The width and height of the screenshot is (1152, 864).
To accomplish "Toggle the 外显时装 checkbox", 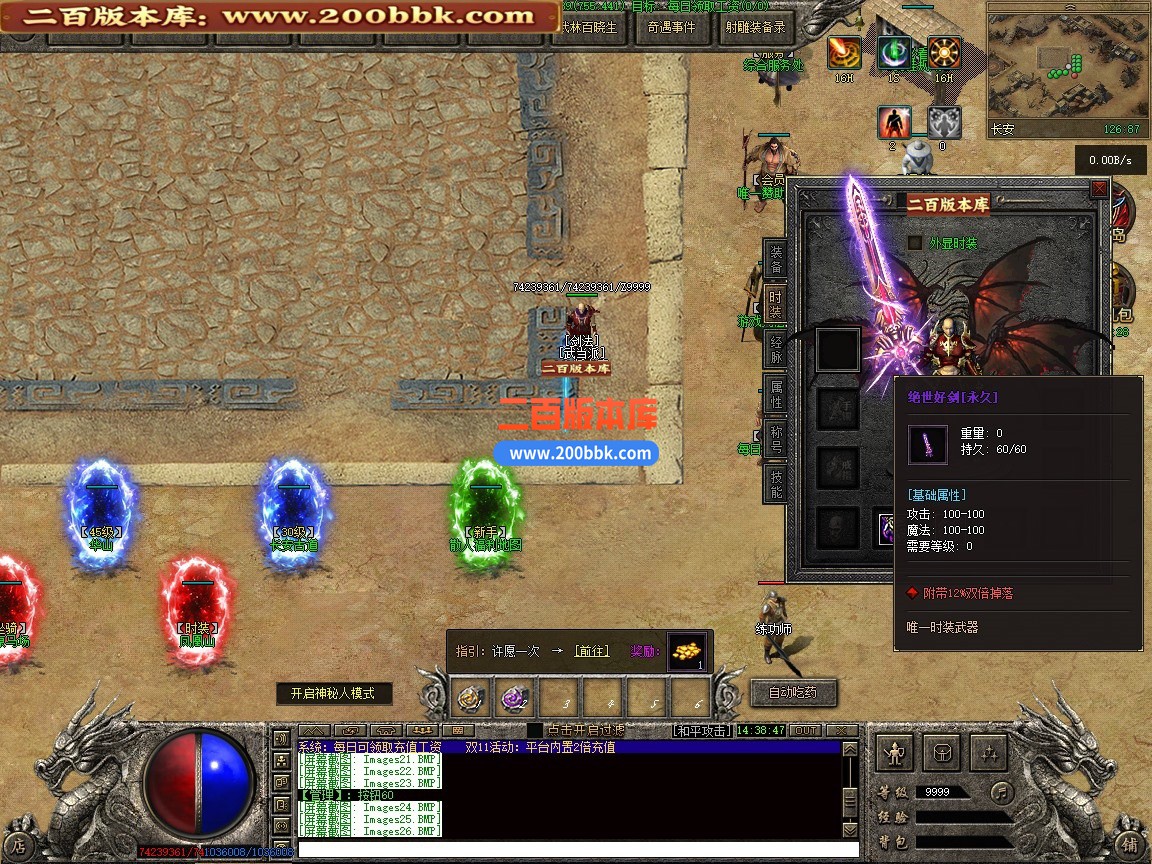I will [914, 243].
